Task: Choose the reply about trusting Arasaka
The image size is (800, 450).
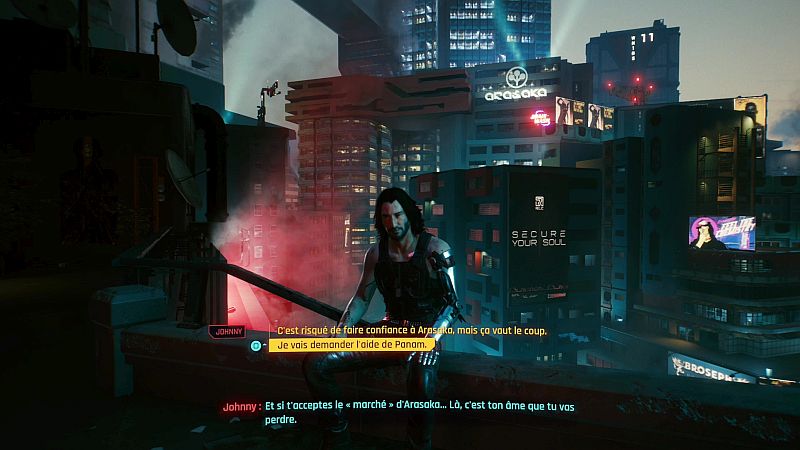Action: (x=410, y=330)
